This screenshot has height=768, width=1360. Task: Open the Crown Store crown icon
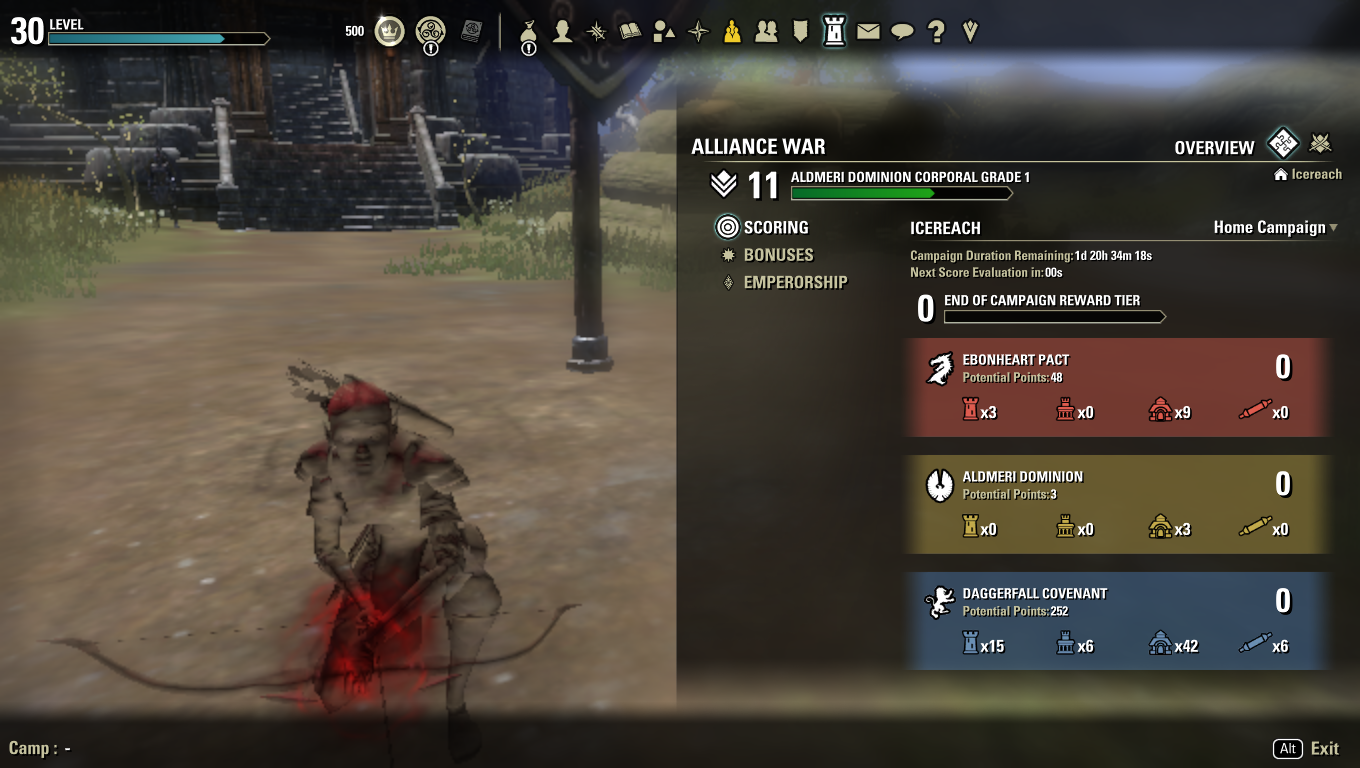tap(389, 32)
